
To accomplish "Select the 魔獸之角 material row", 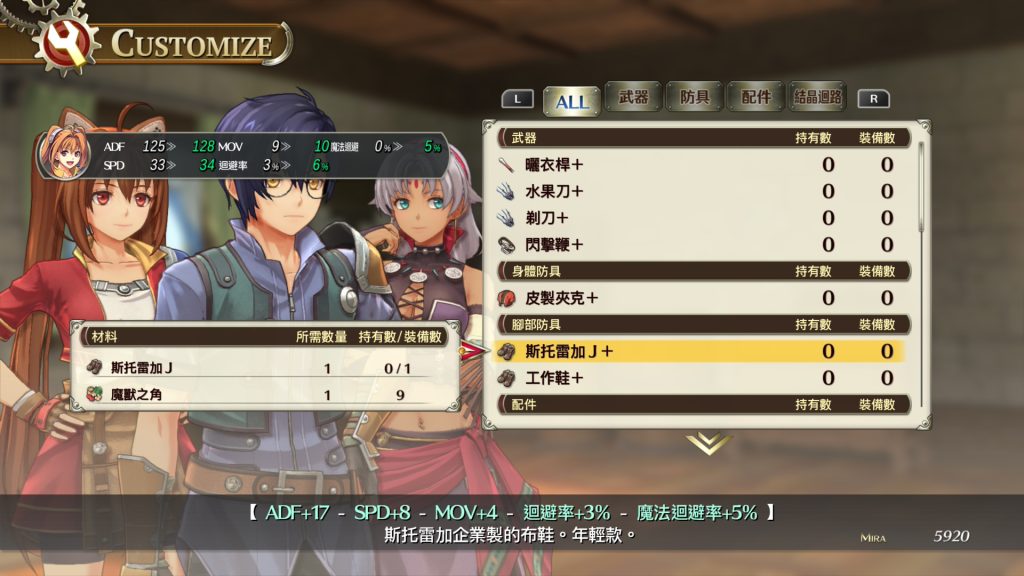I will pos(265,395).
